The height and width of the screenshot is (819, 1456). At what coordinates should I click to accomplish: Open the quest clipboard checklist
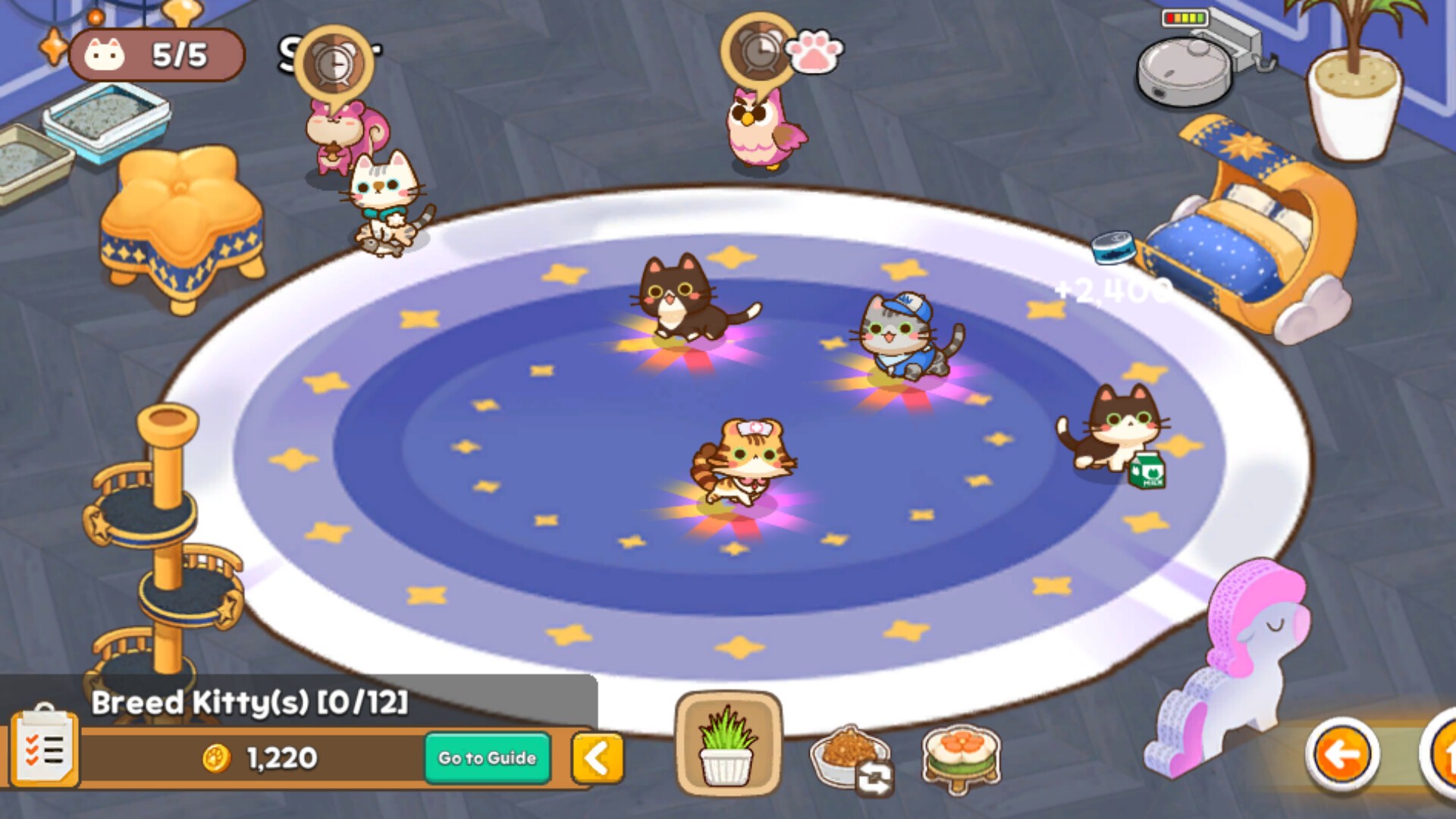[x=44, y=748]
